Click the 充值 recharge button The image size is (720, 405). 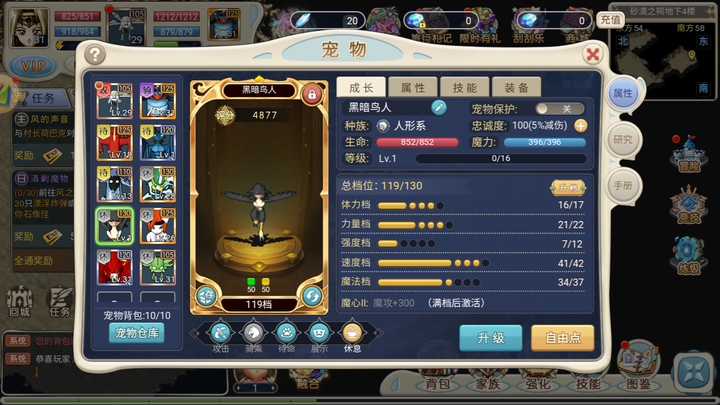tap(609, 20)
